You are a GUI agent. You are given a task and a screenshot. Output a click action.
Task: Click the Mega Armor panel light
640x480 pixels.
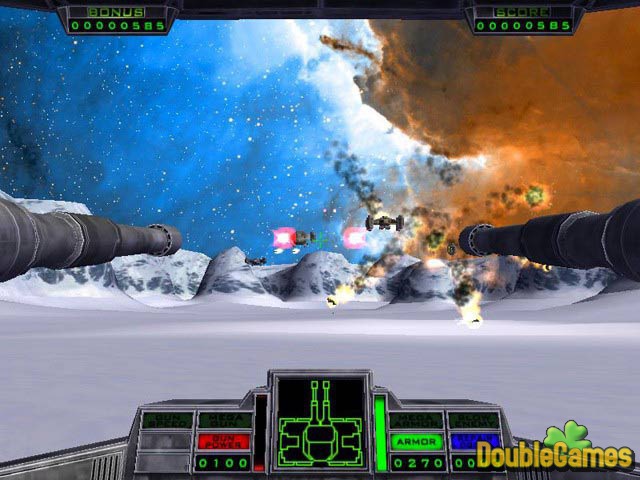[x=415, y=420]
